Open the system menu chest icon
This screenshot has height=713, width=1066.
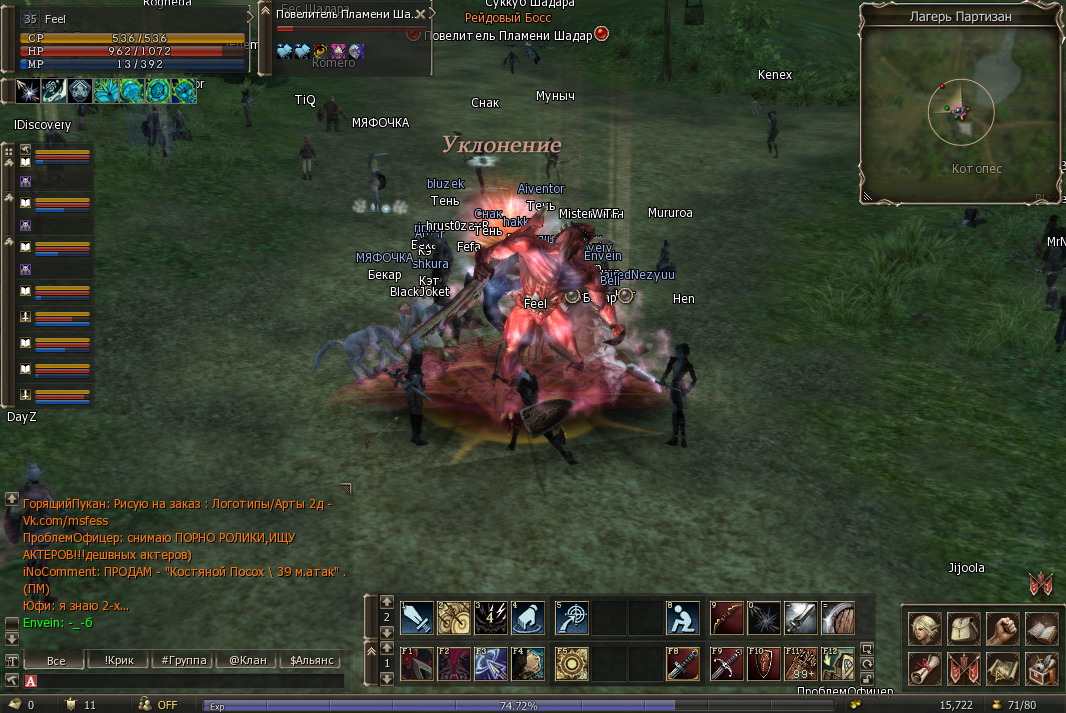tap(1042, 667)
